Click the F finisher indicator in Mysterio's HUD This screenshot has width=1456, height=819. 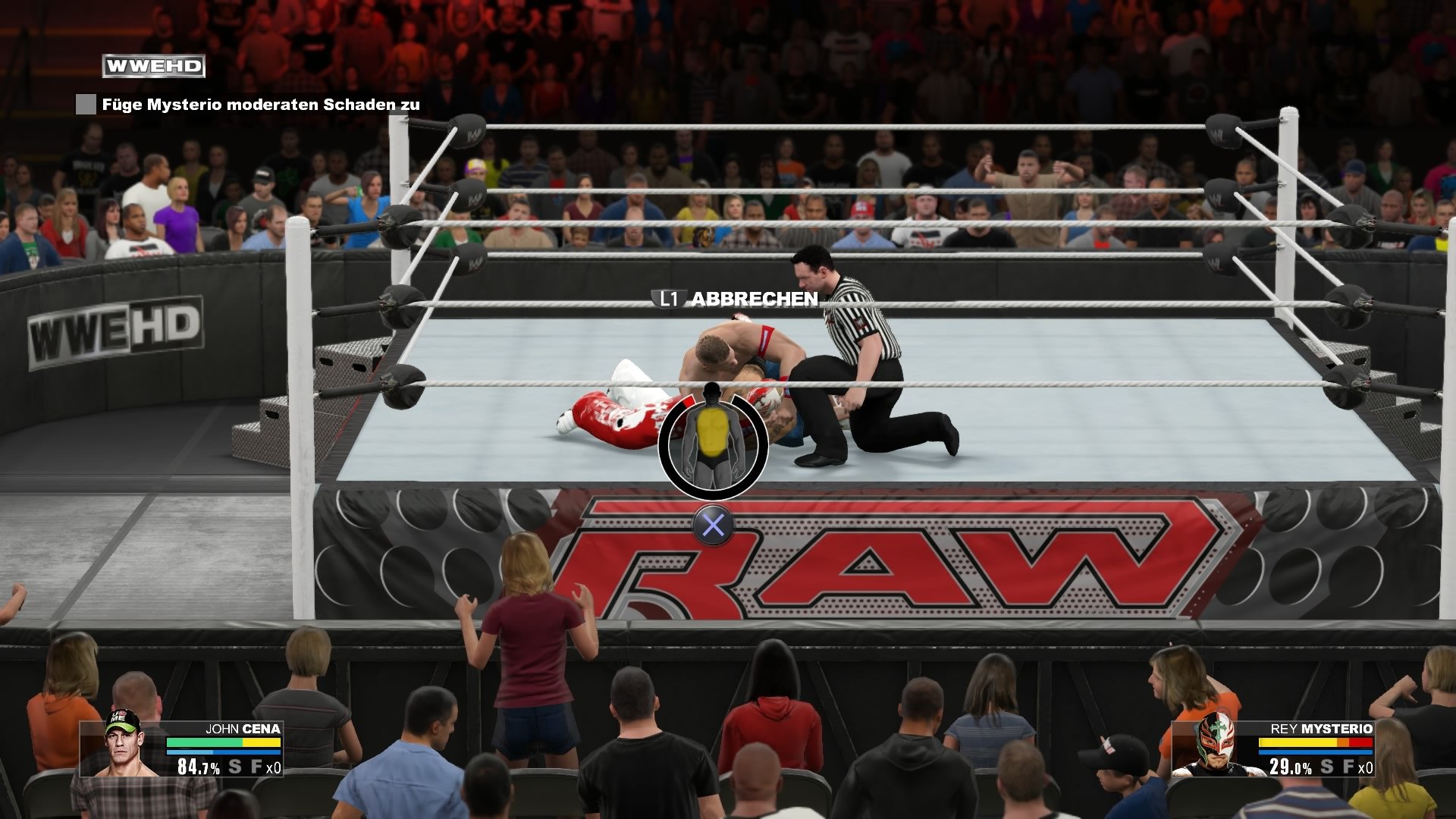point(1349,767)
